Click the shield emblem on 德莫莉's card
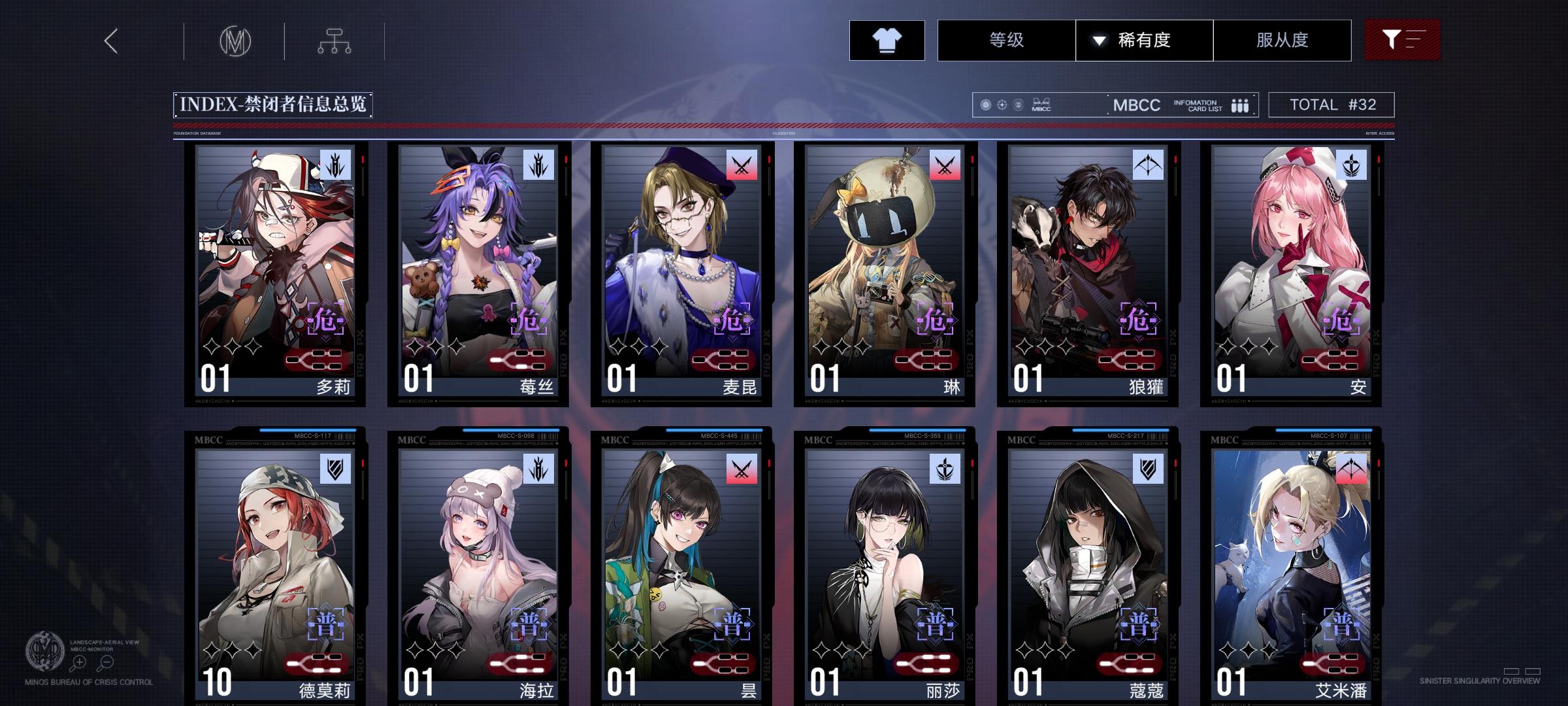 click(x=335, y=469)
